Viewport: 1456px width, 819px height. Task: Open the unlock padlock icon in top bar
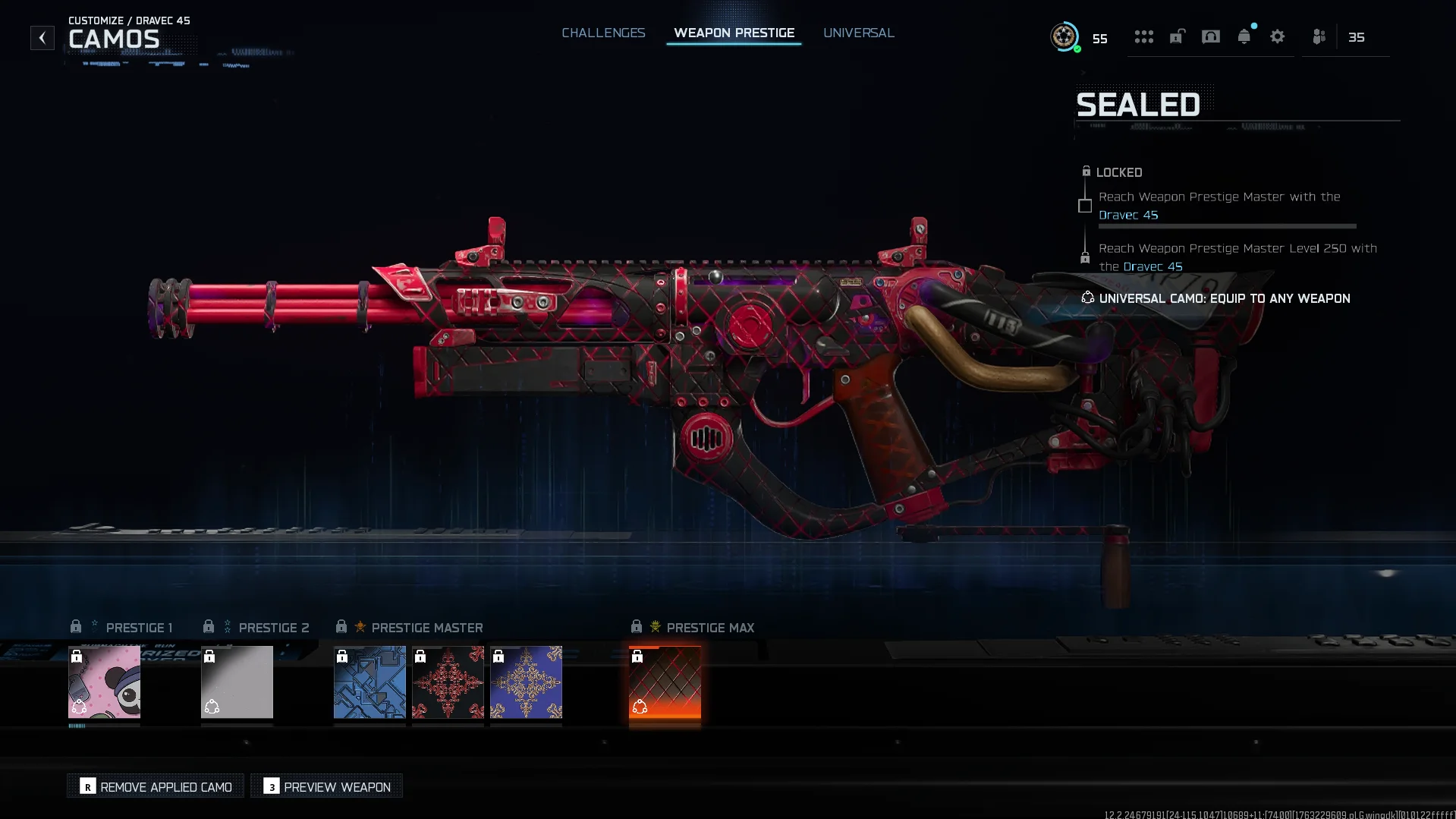tap(1177, 36)
